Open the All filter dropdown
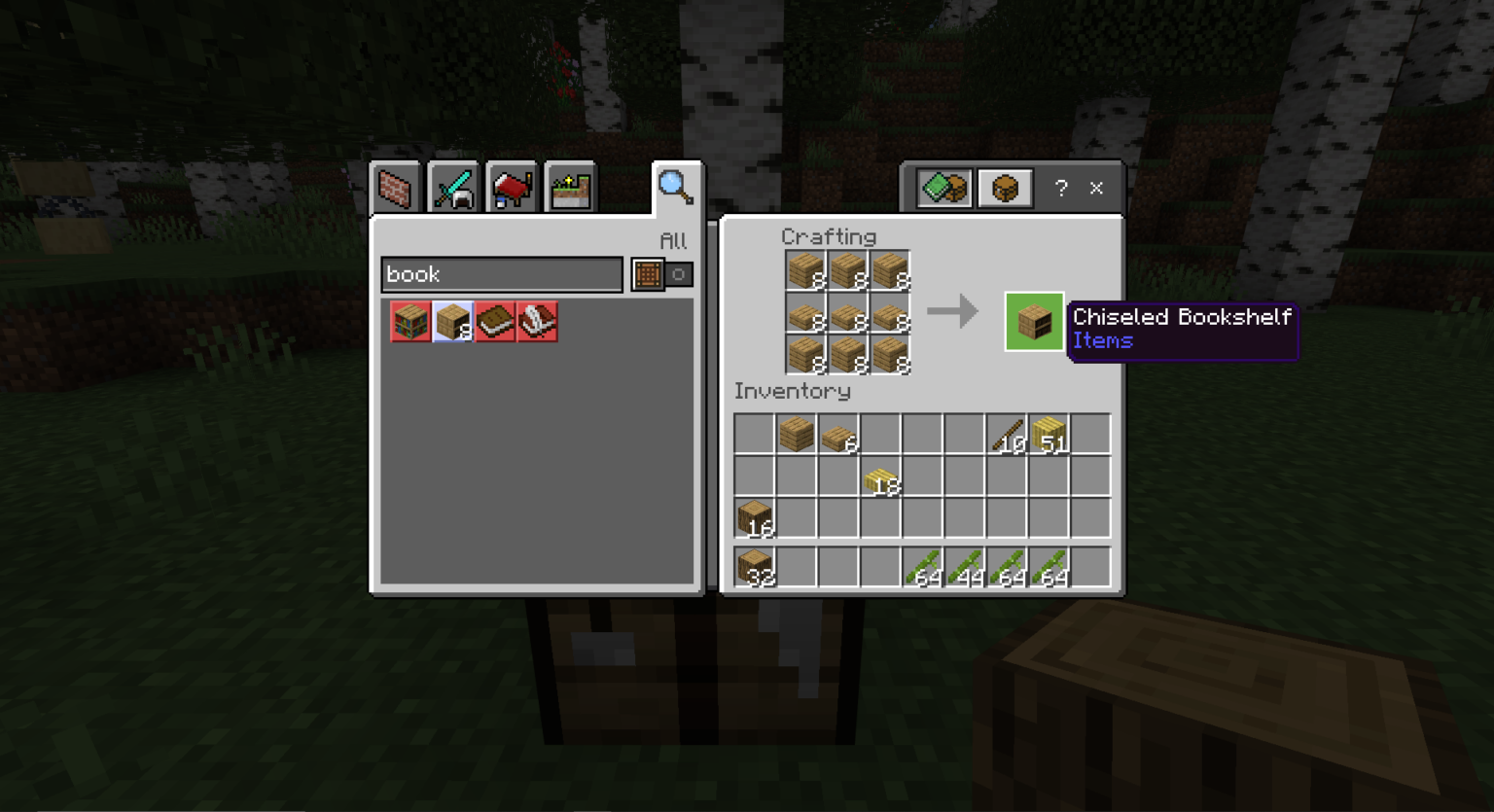1494x812 pixels. point(674,241)
